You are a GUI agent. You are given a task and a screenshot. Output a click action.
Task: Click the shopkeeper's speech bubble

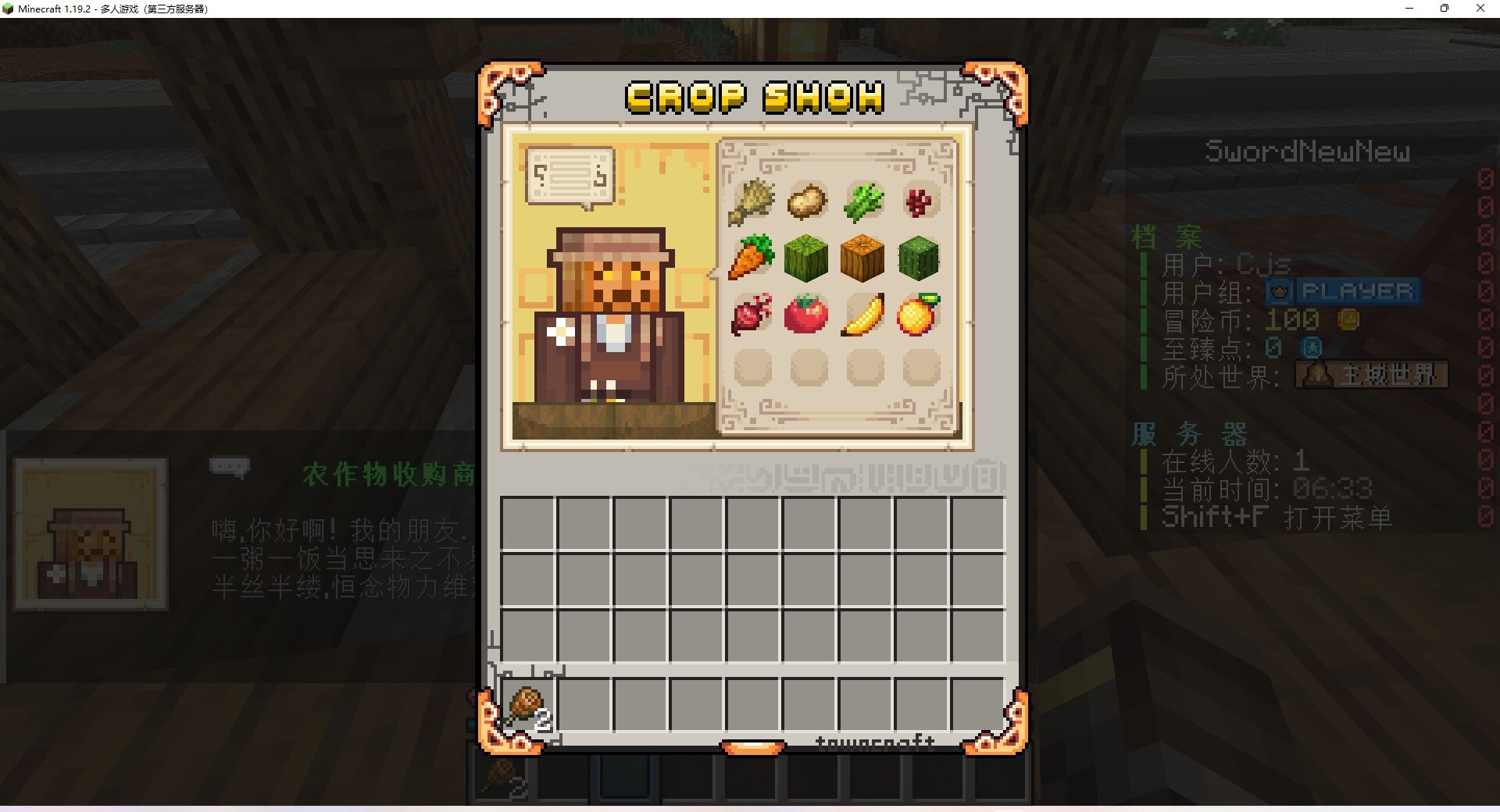571,176
